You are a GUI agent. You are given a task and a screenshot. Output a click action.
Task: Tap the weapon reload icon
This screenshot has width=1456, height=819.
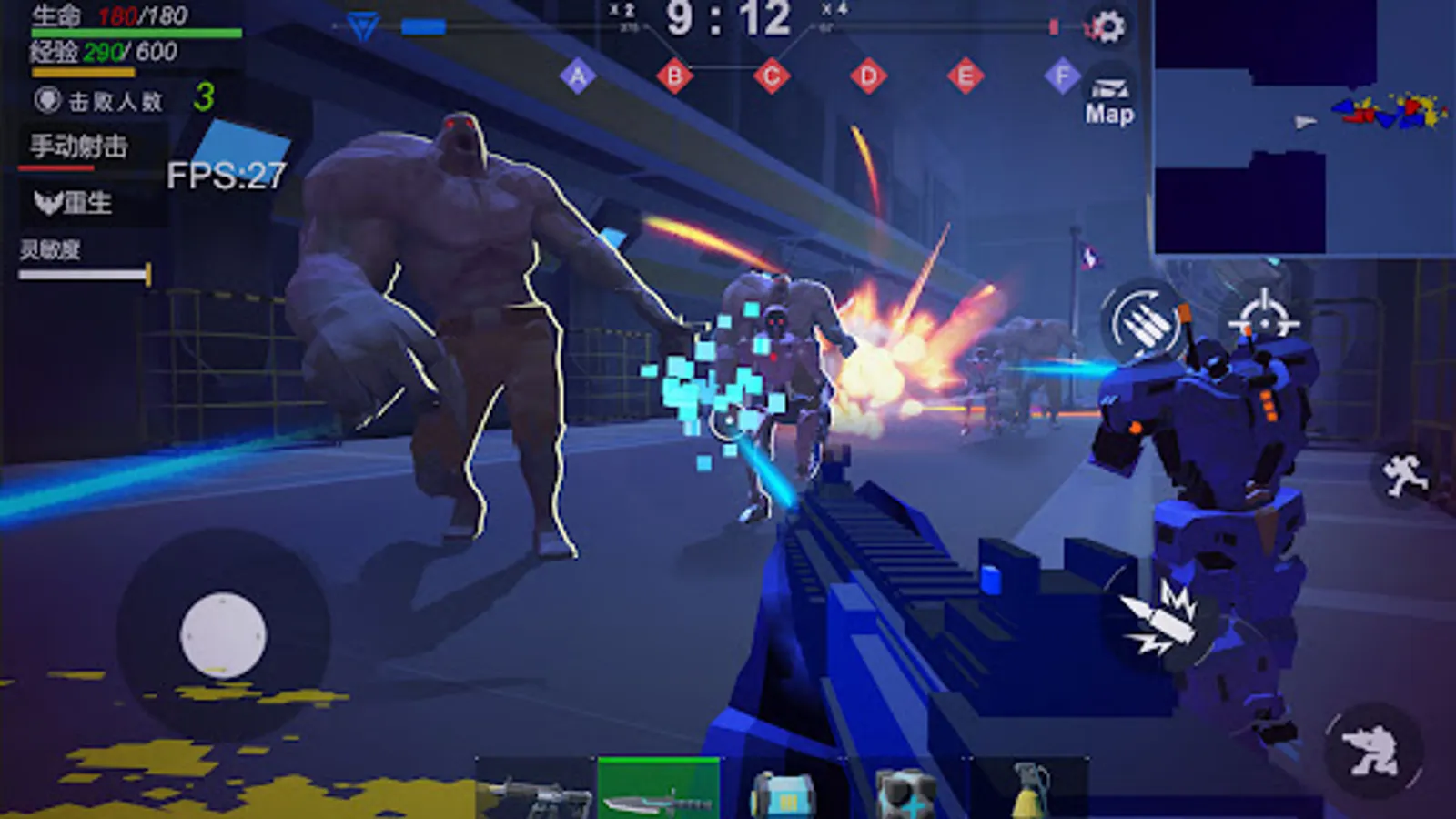coord(1144,321)
